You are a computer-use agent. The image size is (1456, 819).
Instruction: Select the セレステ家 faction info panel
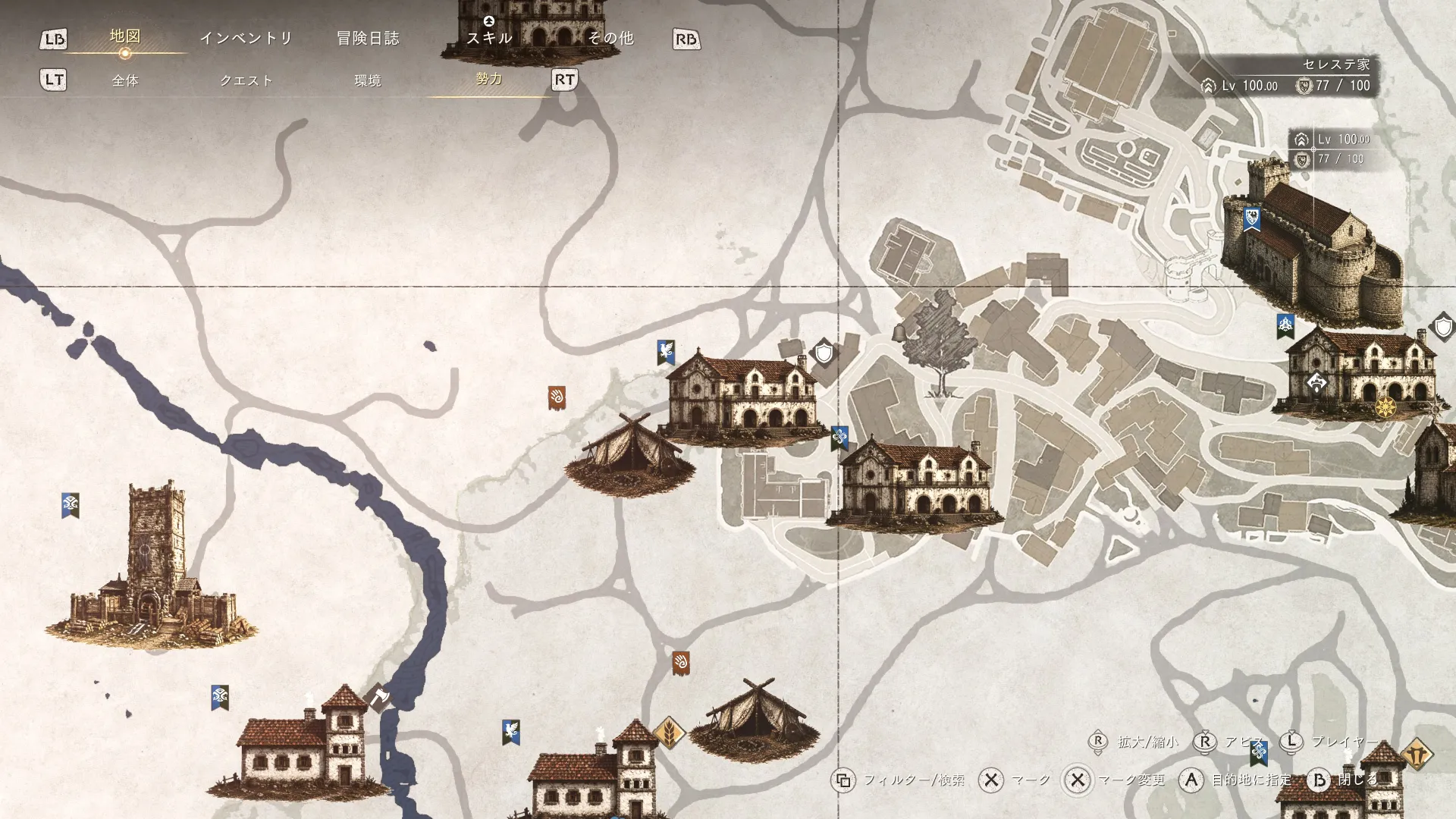coord(1289,76)
